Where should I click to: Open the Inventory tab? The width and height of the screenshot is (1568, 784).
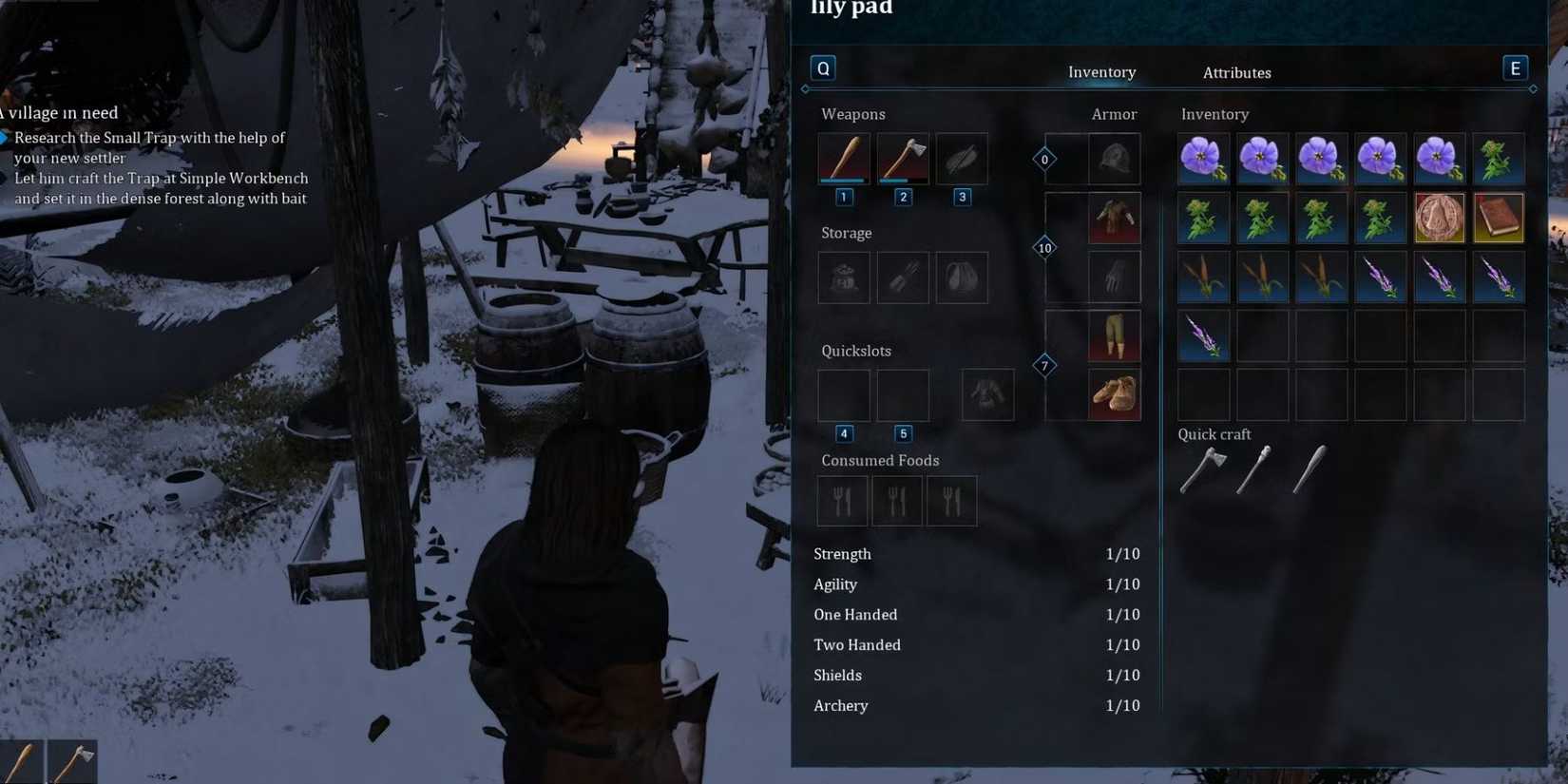coord(1101,72)
